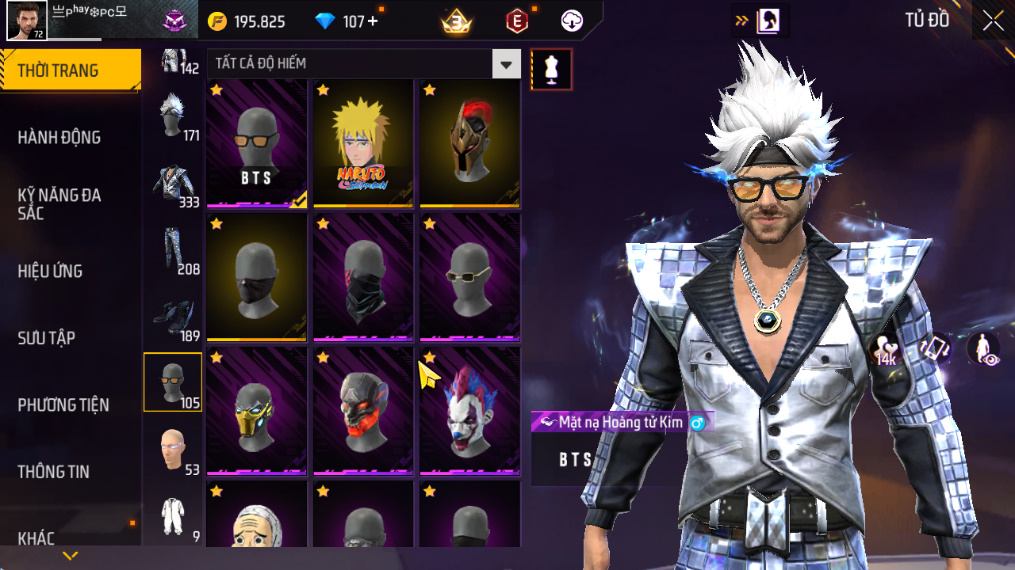Select the Naruto Minato hair item

363,143
